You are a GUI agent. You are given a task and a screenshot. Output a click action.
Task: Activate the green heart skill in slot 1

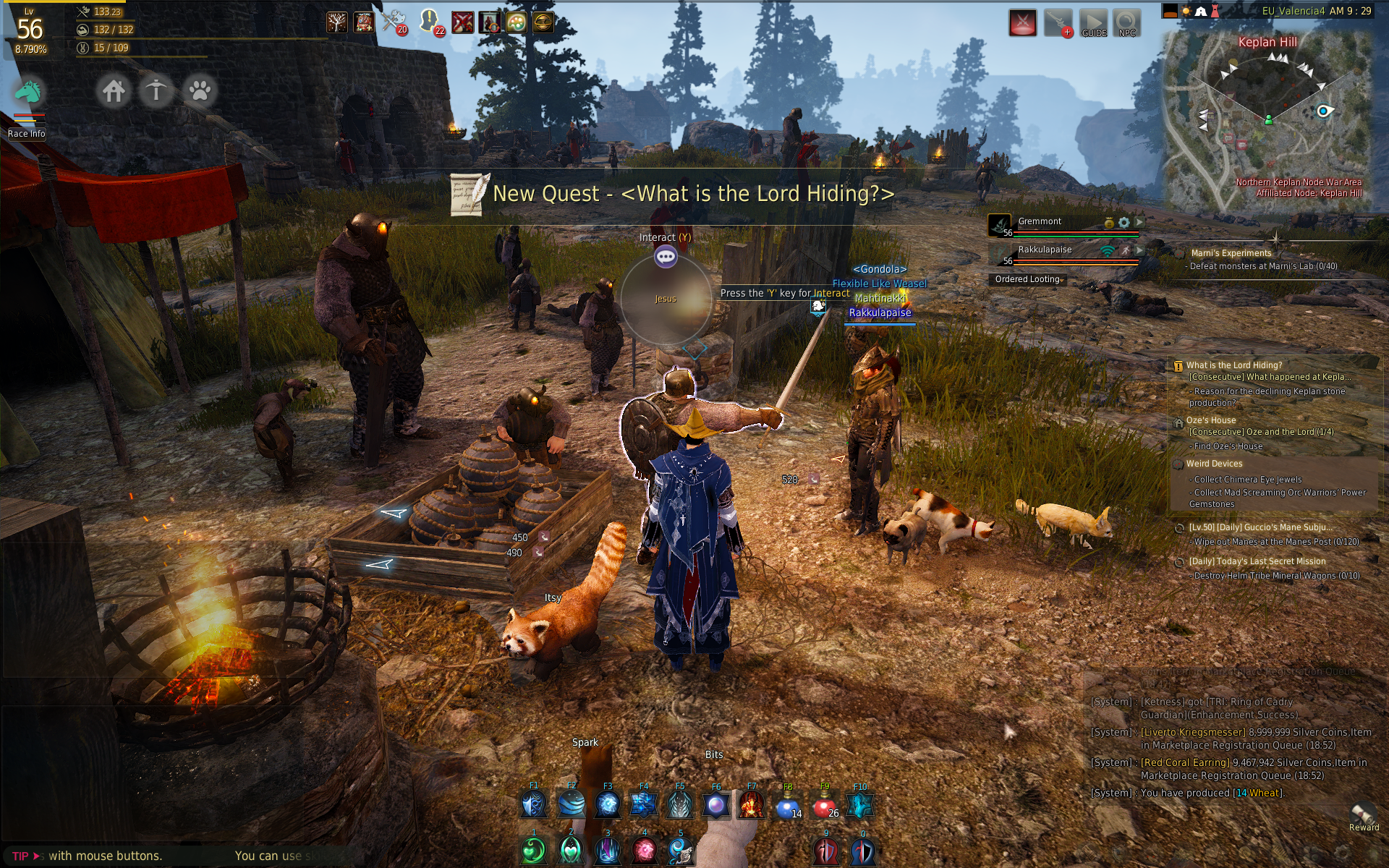(x=534, y=851)
